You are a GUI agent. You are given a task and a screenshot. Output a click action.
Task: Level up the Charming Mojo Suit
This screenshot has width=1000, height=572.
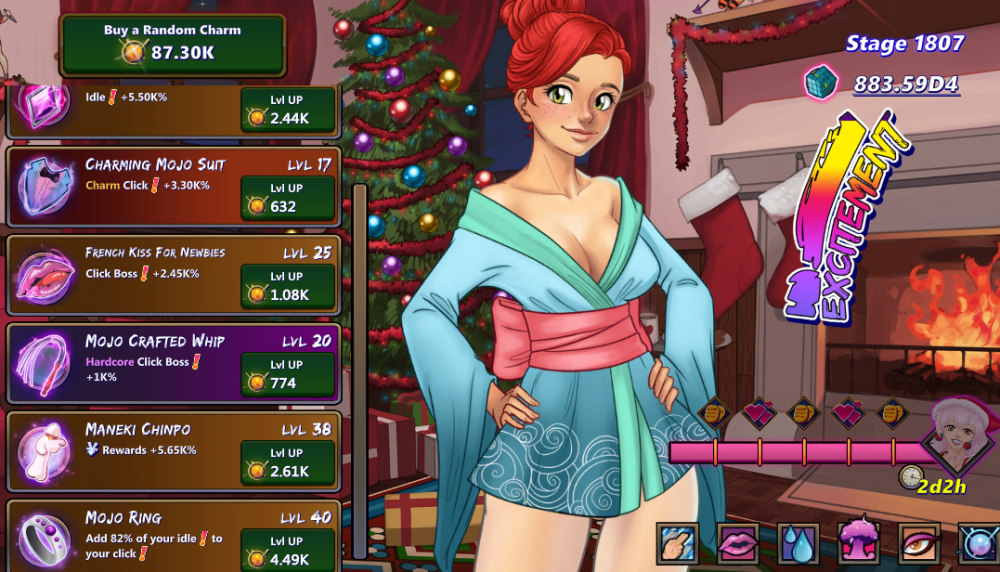pyautogui.click(x=288, y=197)
